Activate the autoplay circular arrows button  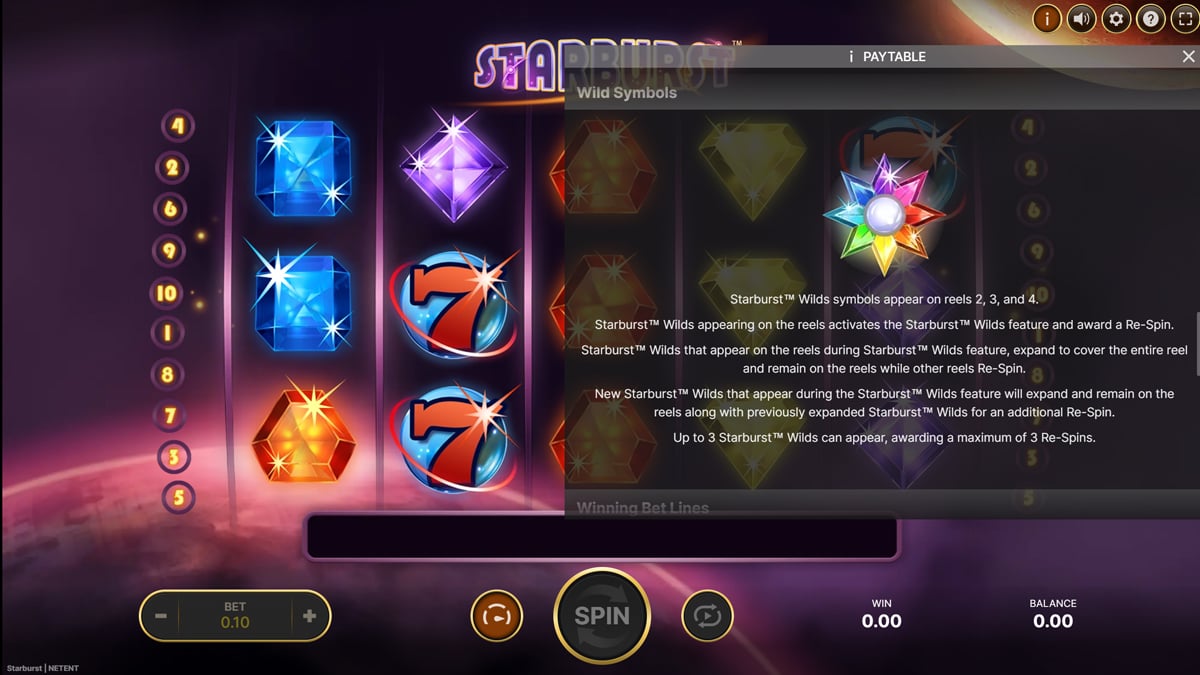707,616
